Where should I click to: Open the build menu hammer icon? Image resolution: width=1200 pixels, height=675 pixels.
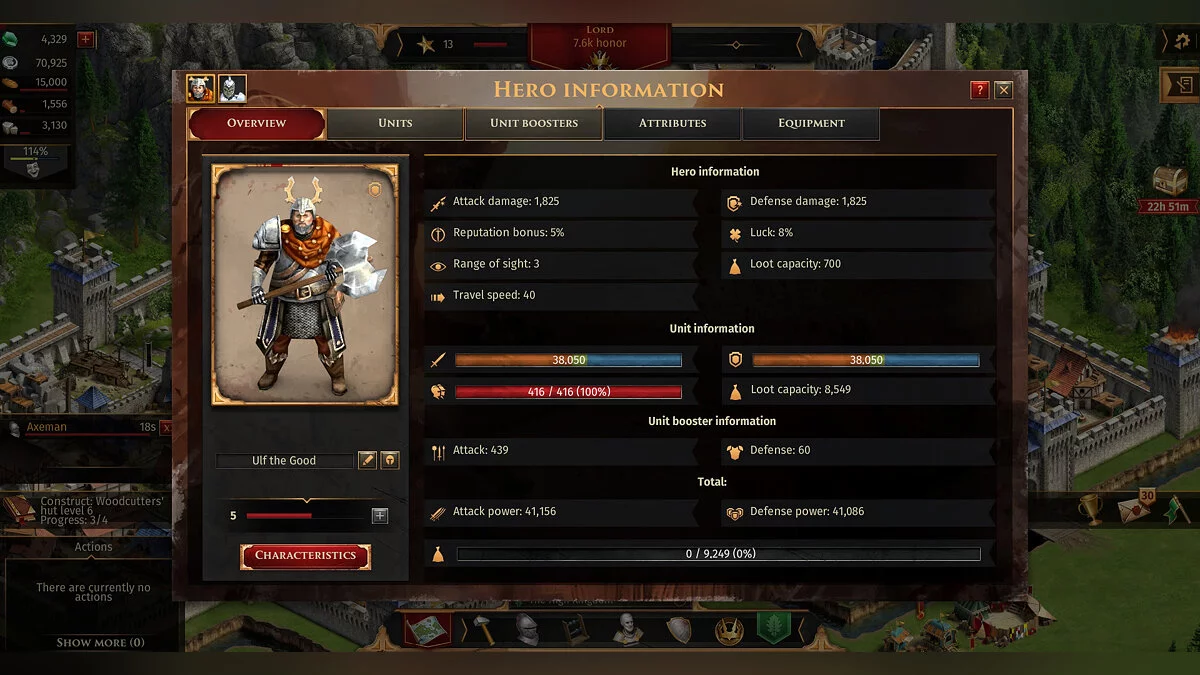(482, 629)
